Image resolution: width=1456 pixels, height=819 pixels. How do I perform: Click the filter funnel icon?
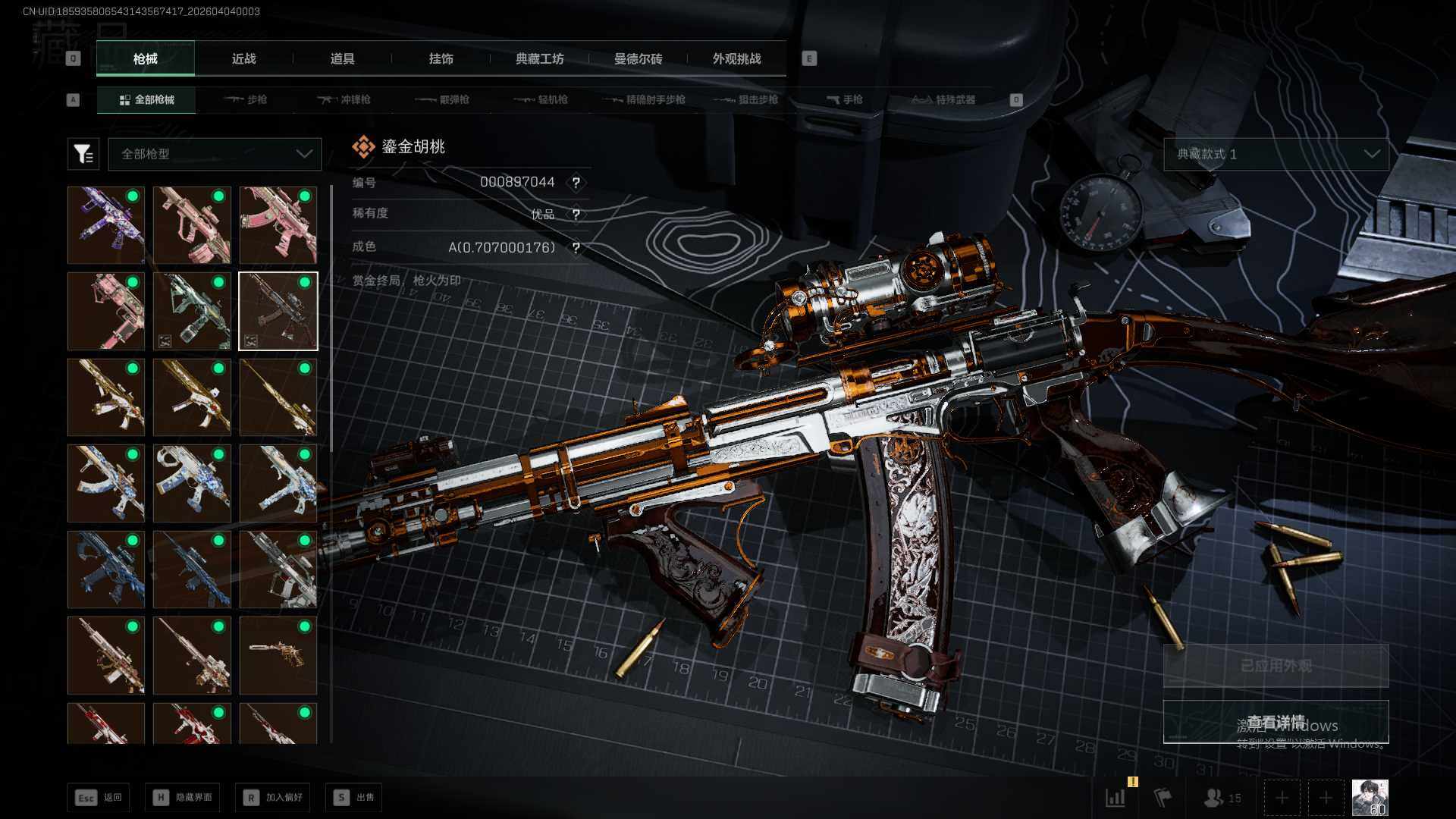(x=83, y=154)
